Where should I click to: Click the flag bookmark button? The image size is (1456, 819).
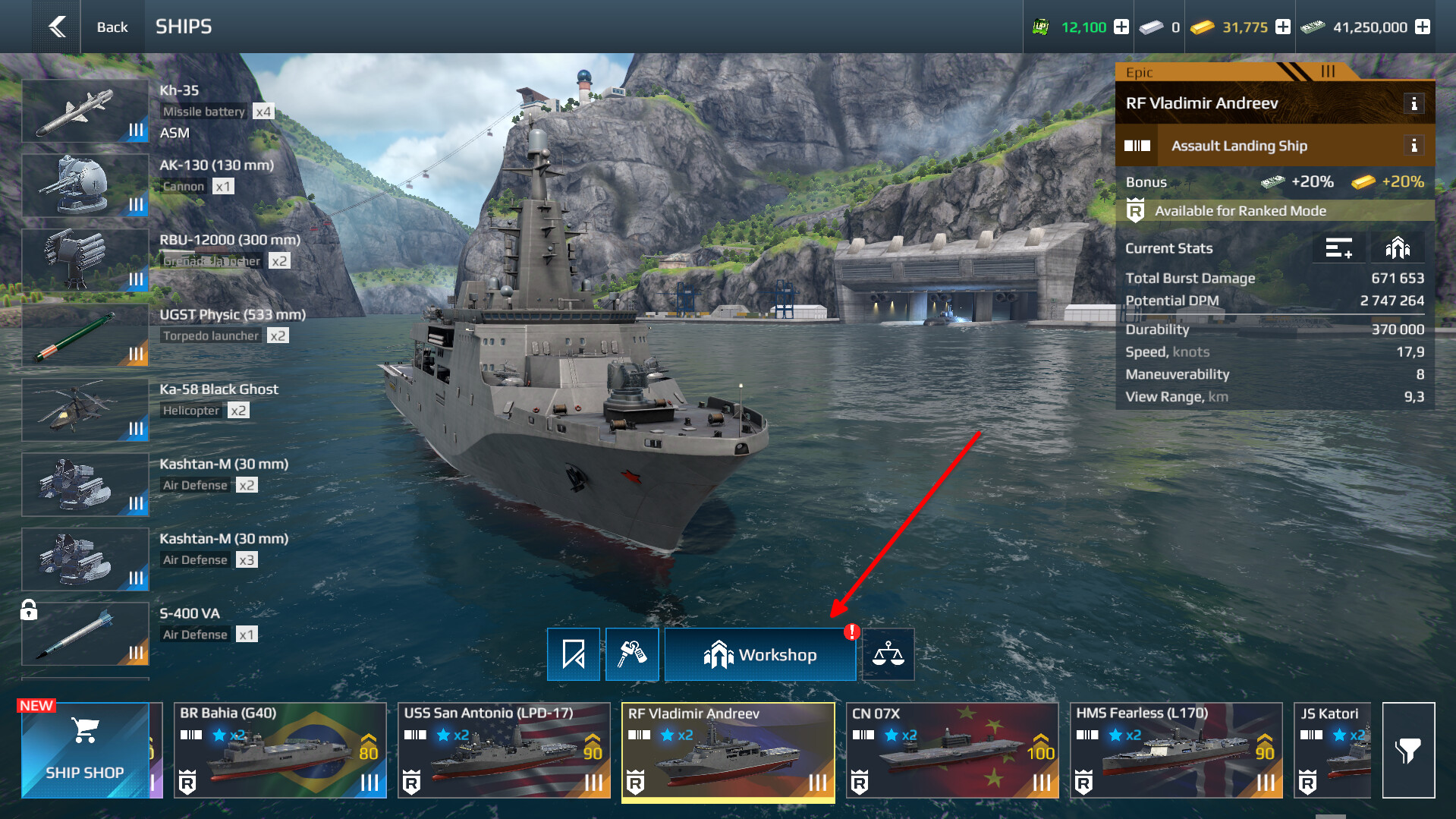click(574, 654)
